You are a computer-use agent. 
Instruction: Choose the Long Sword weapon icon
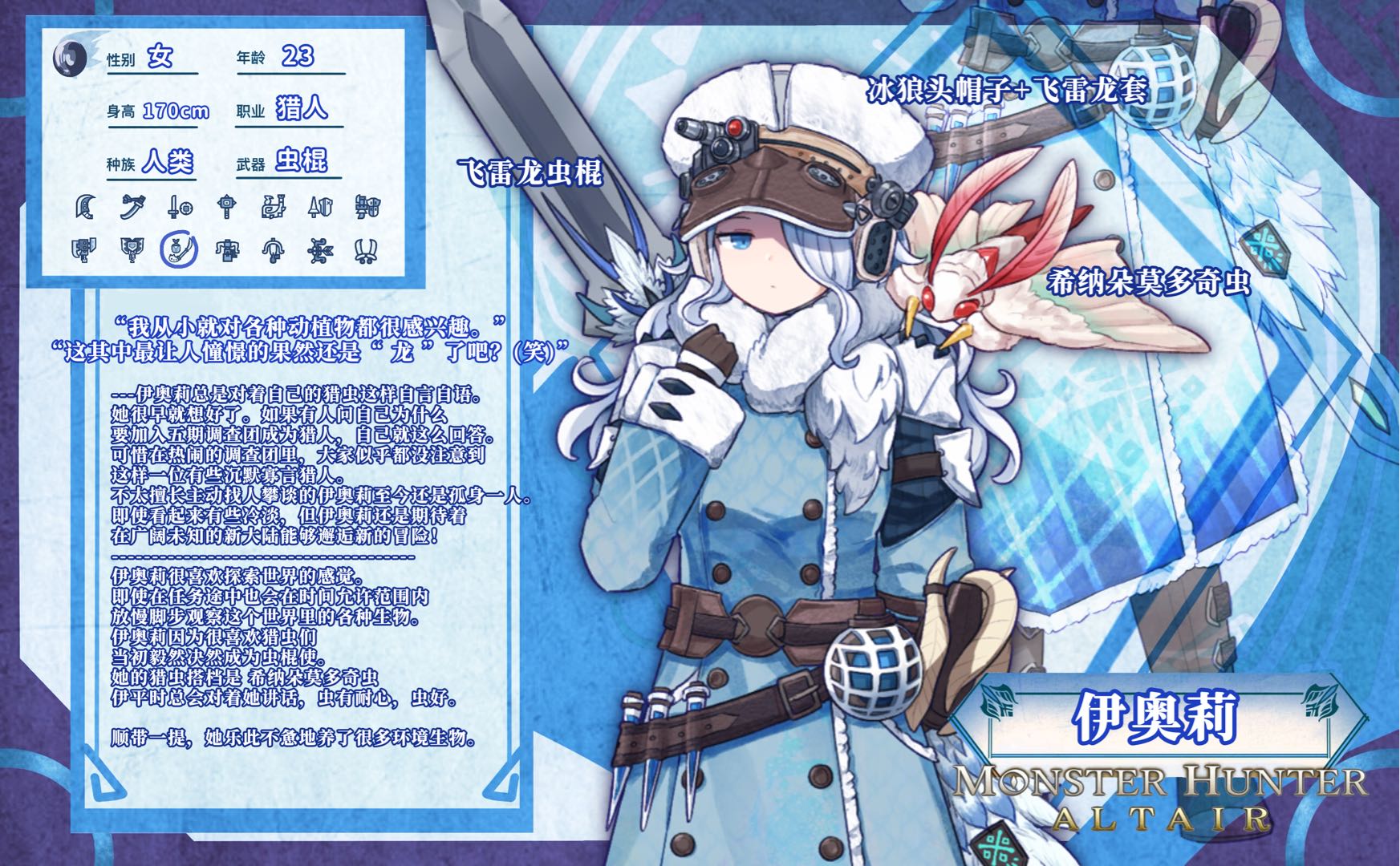132,208
